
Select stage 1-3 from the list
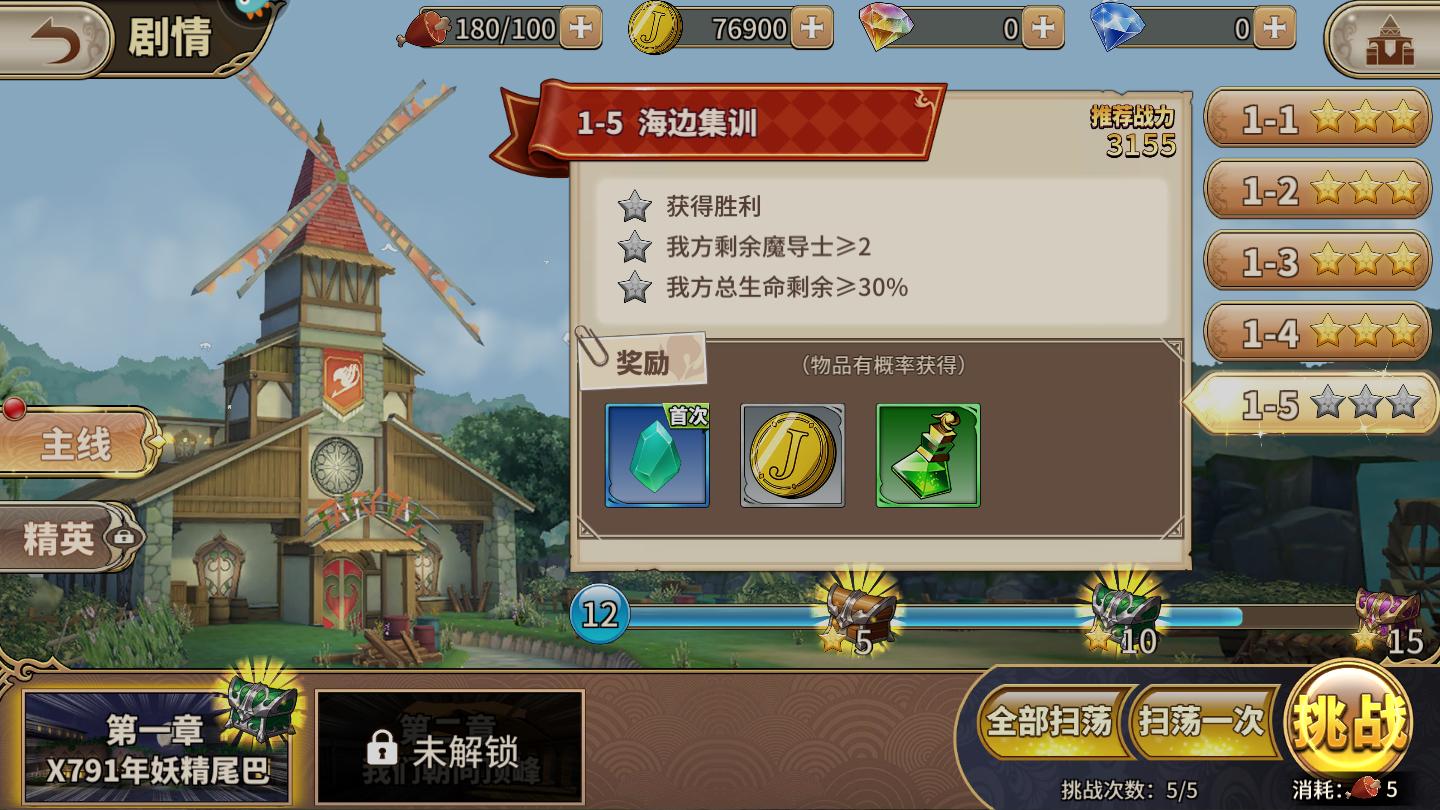pyautogui.click(x=1318, y=261)
